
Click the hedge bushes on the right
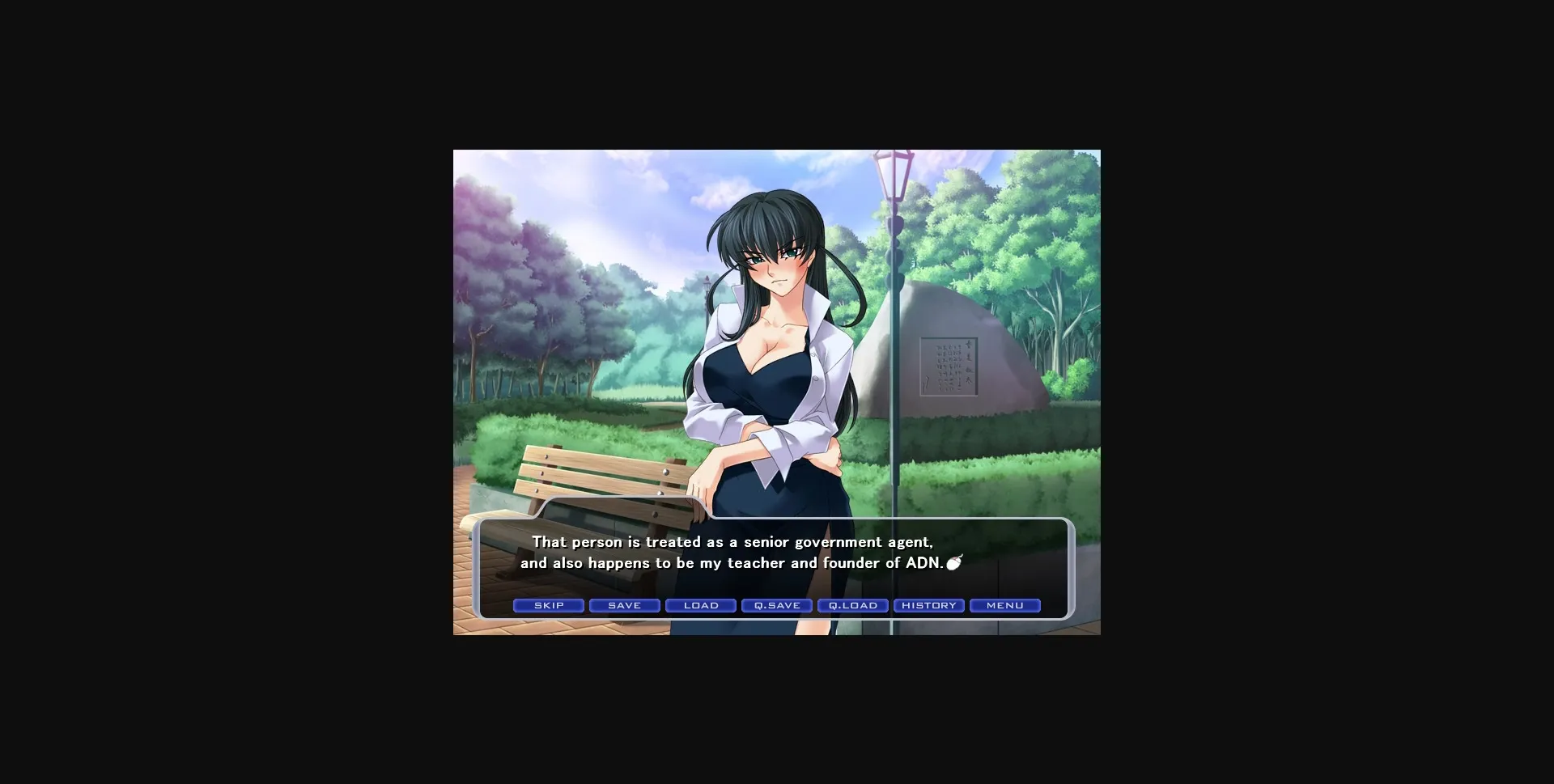(x=1012, y=461)
